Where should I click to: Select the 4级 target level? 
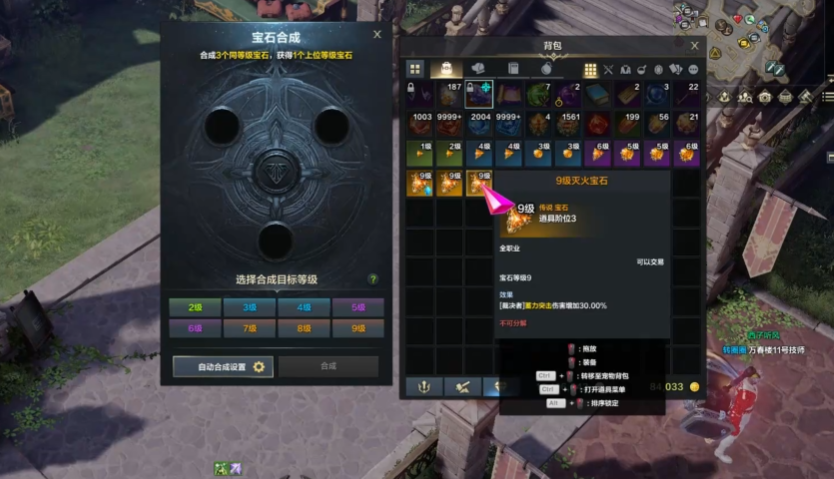pyautogui.click(x=303, y=307)
